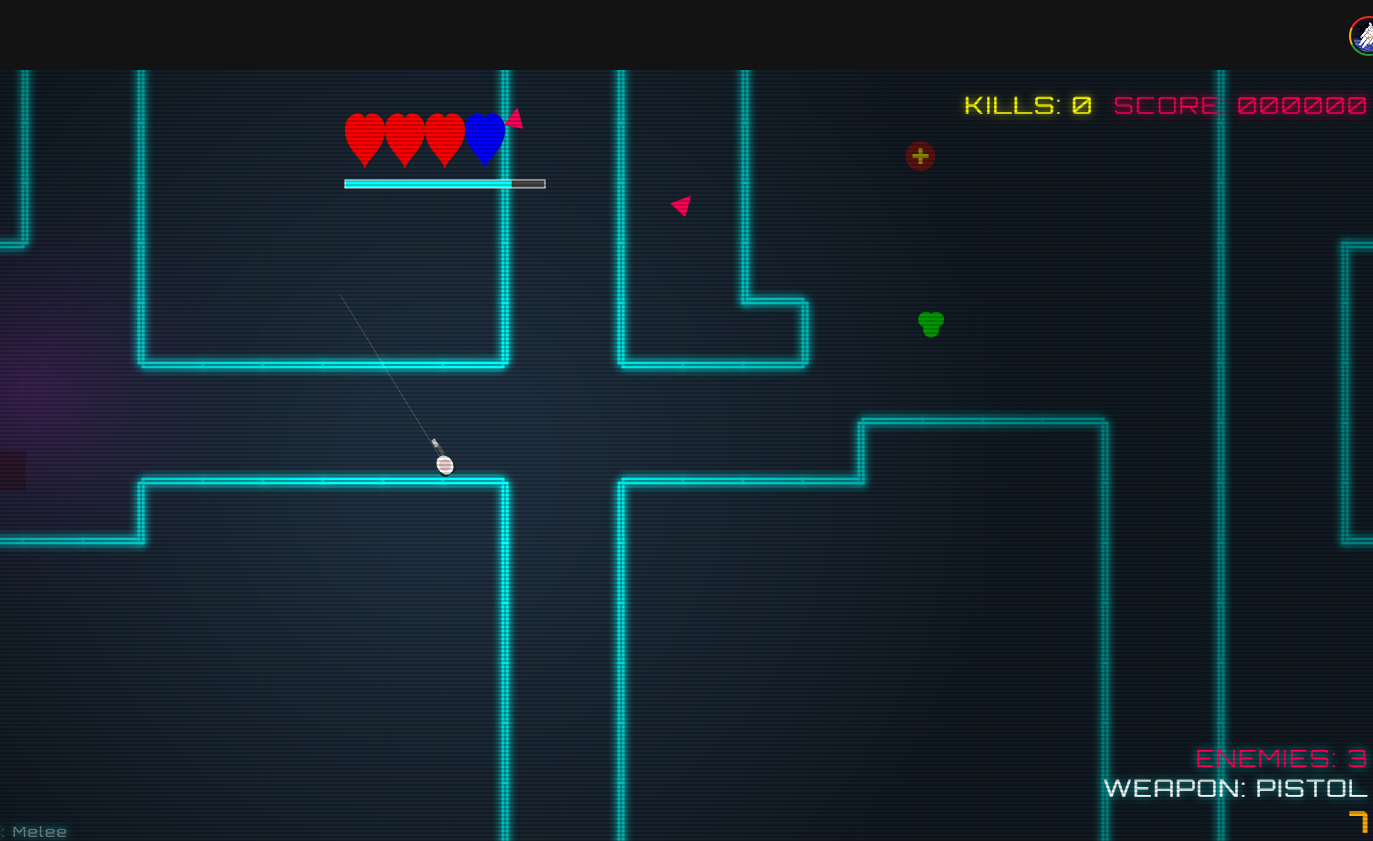The image size is (1373, 841).
Task: Select the player character holding the pistol
Action: pyautogui.click(x=444, y=464)
